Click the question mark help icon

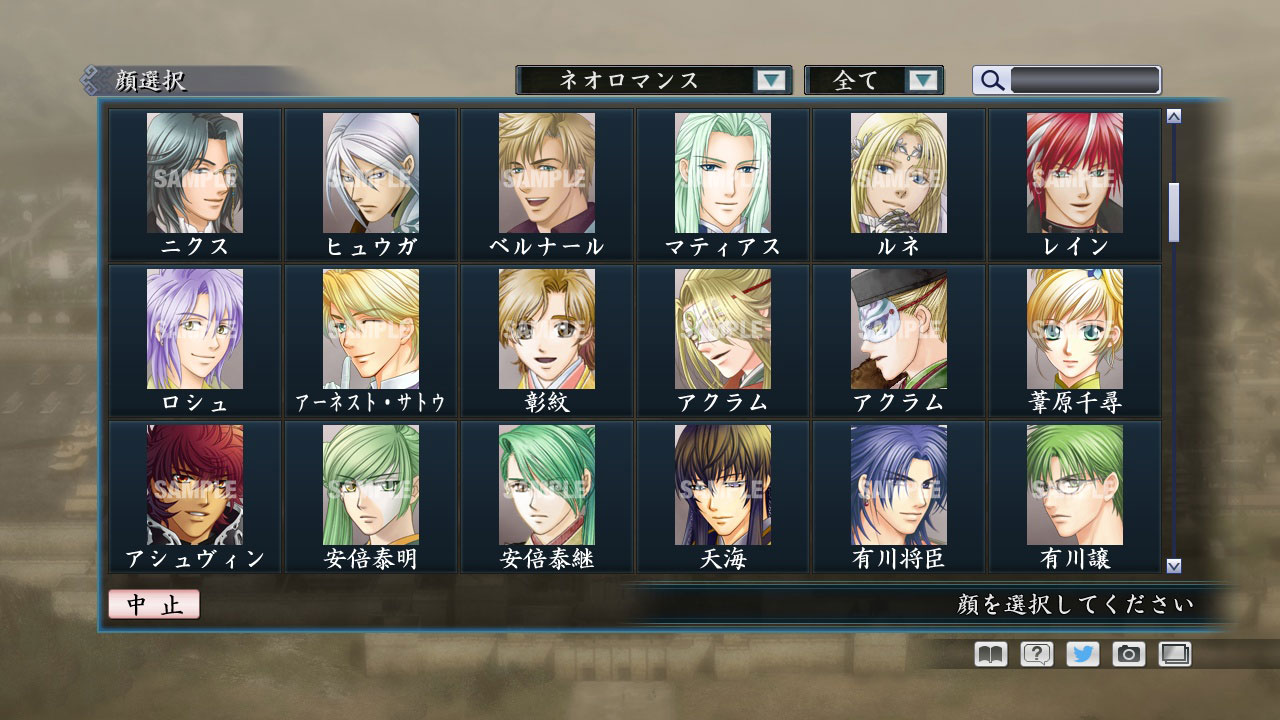[1037, 654]
